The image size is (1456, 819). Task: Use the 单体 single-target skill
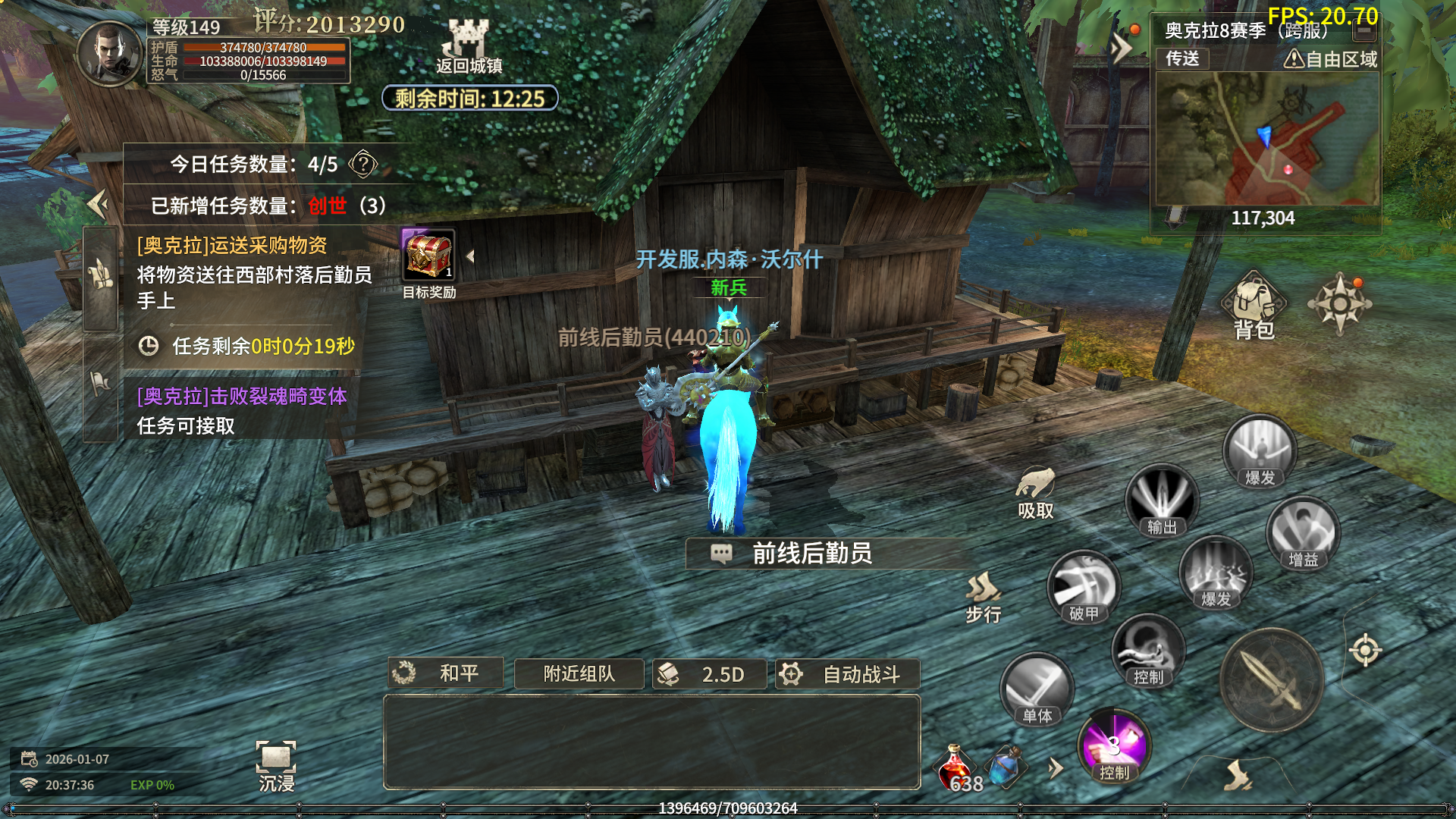click(x=1037, y=689)
